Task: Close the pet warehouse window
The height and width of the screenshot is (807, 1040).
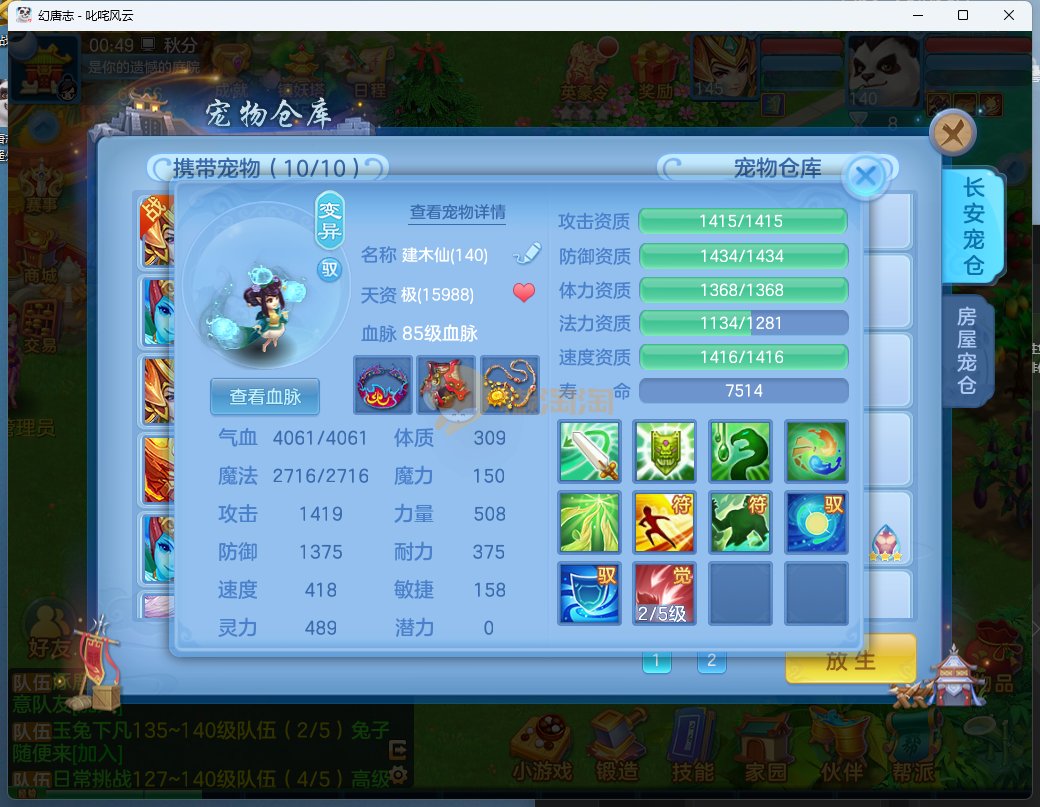Action: (x=952, y=132)
